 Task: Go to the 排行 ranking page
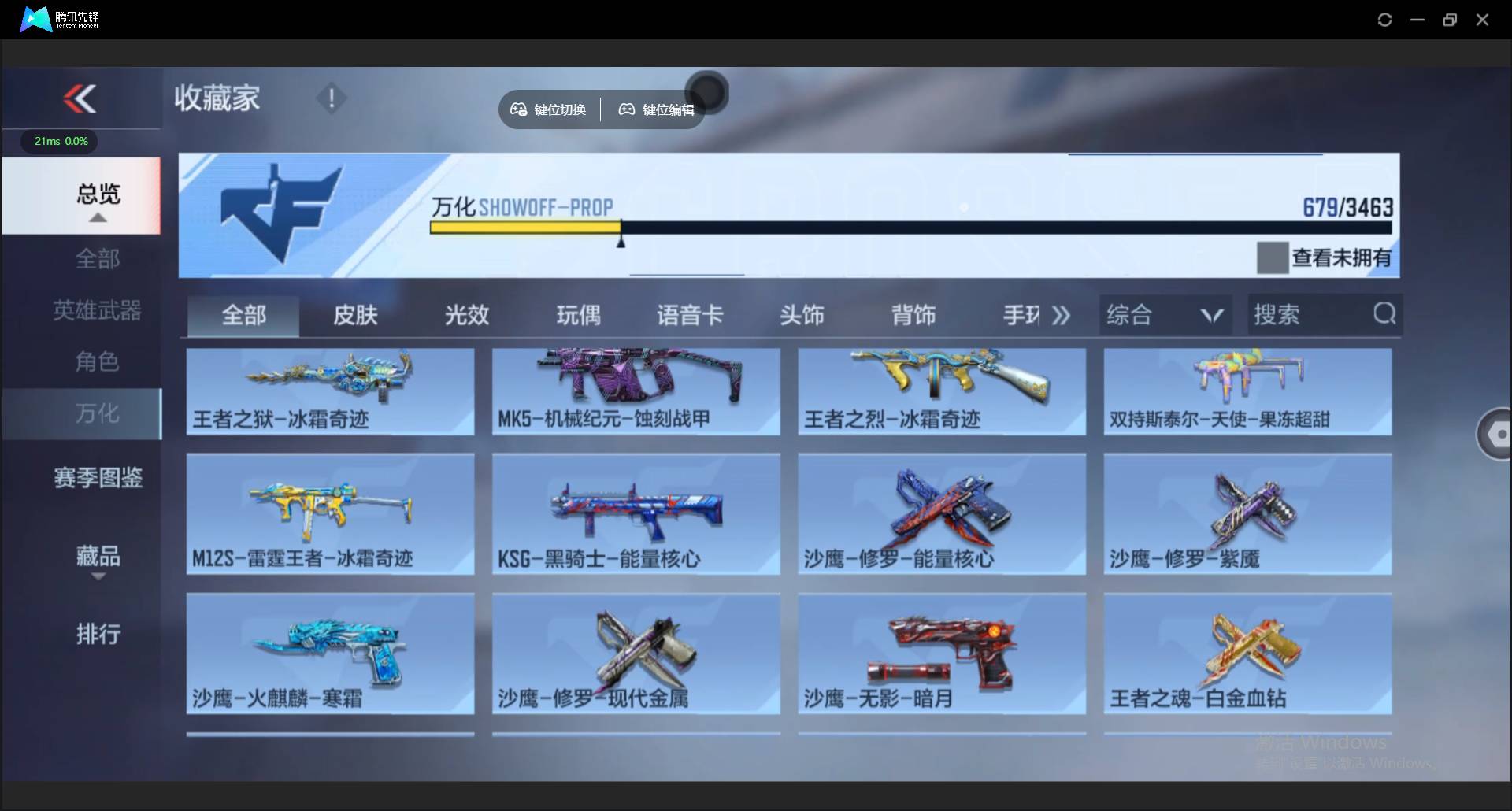click(x=97, y=634)
